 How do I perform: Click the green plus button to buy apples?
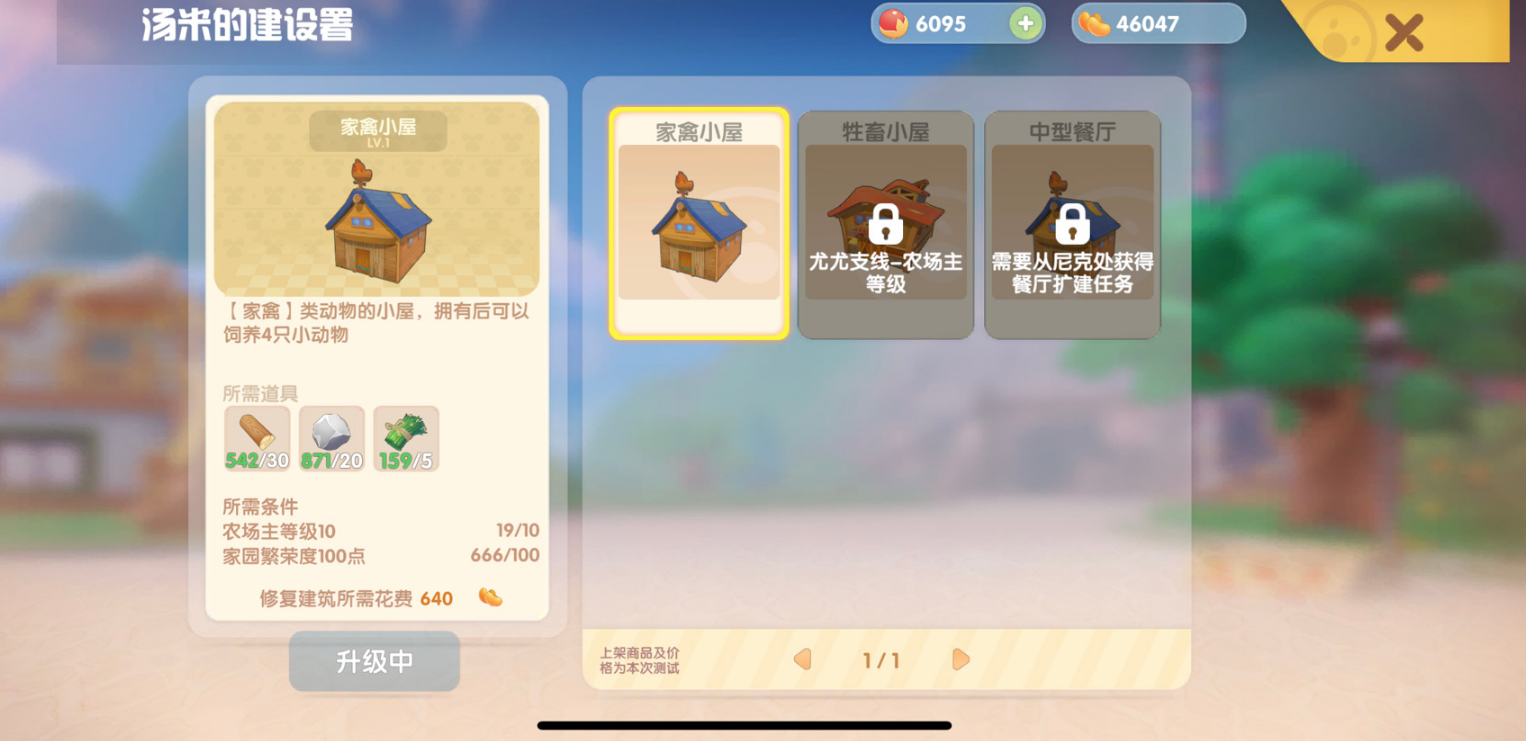coord(1023,23)
